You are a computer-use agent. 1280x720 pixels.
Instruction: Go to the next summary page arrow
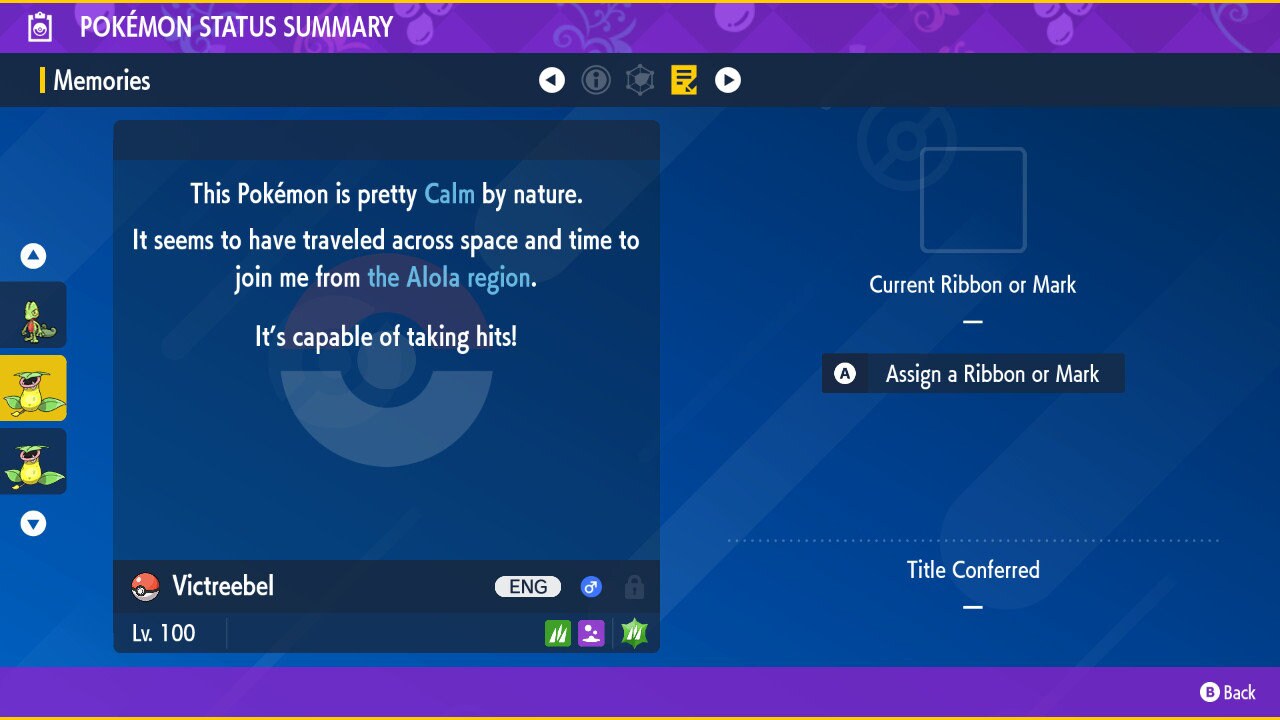pos(728,80)
